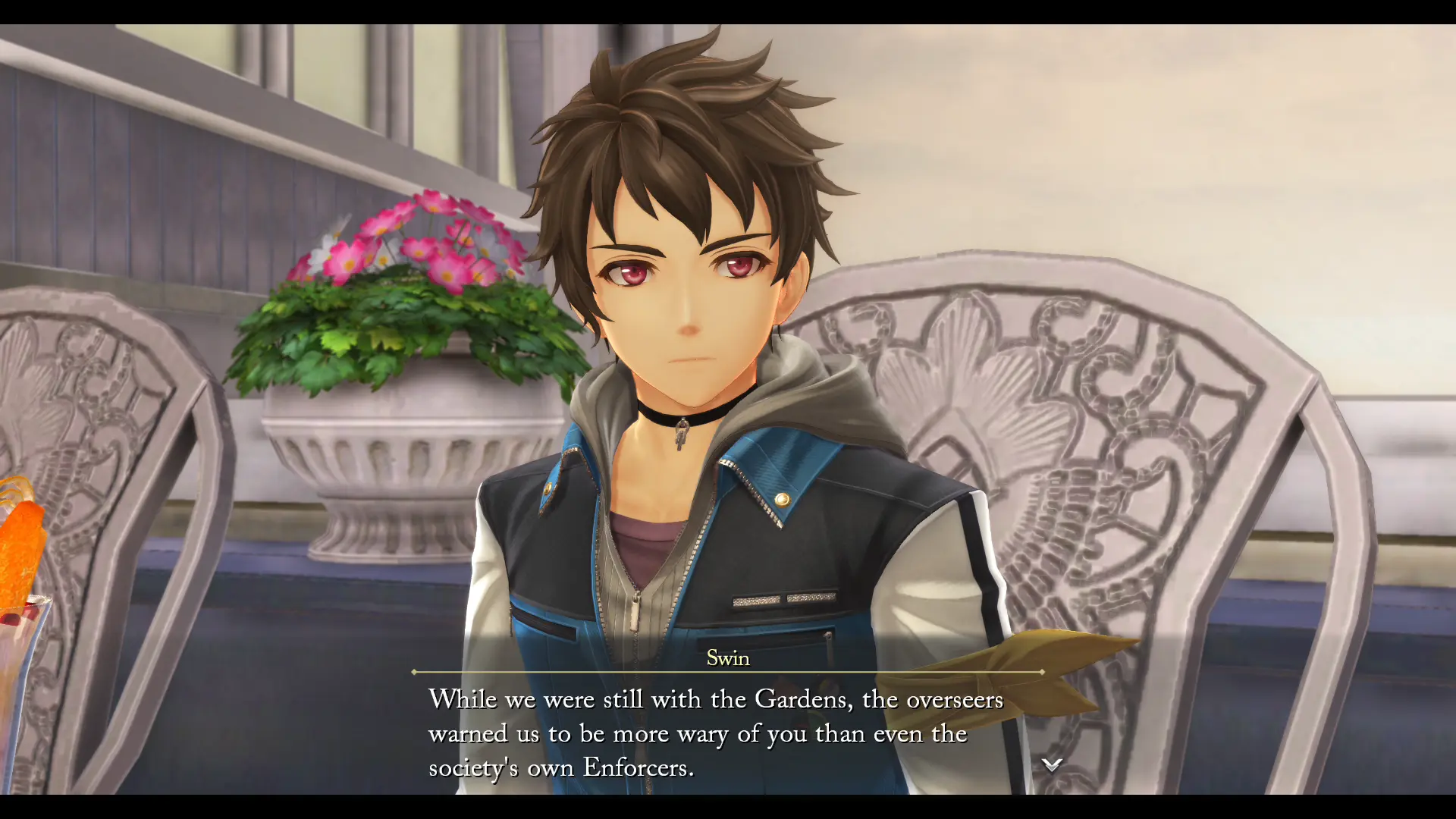Click the gold button on Swin's collar
The height and width of the screenshot is (819, 1456).
pyautogui.click(x=781, y=500)
